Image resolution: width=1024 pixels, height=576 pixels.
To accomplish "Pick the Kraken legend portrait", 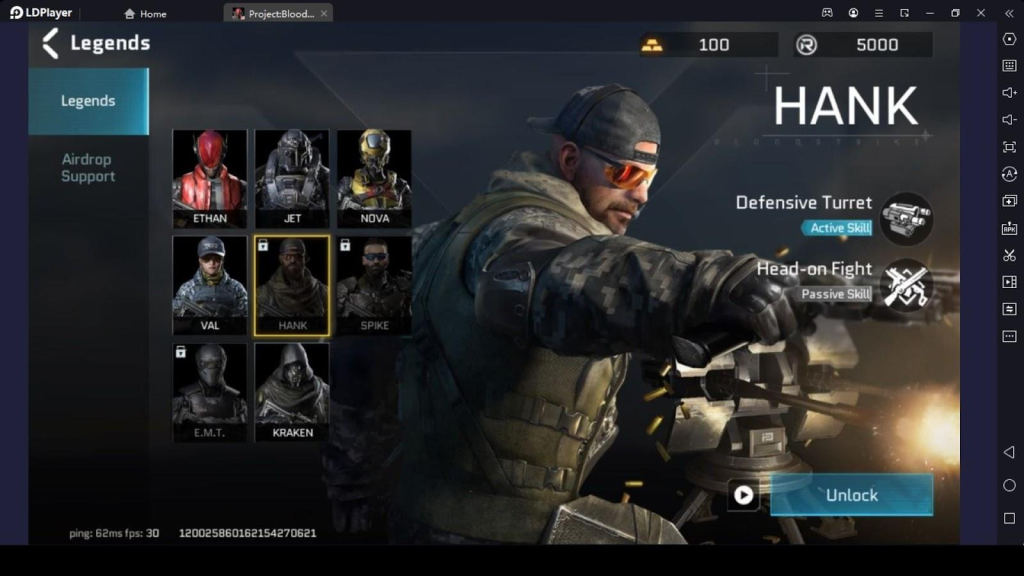I will click(x=292, y=392).
